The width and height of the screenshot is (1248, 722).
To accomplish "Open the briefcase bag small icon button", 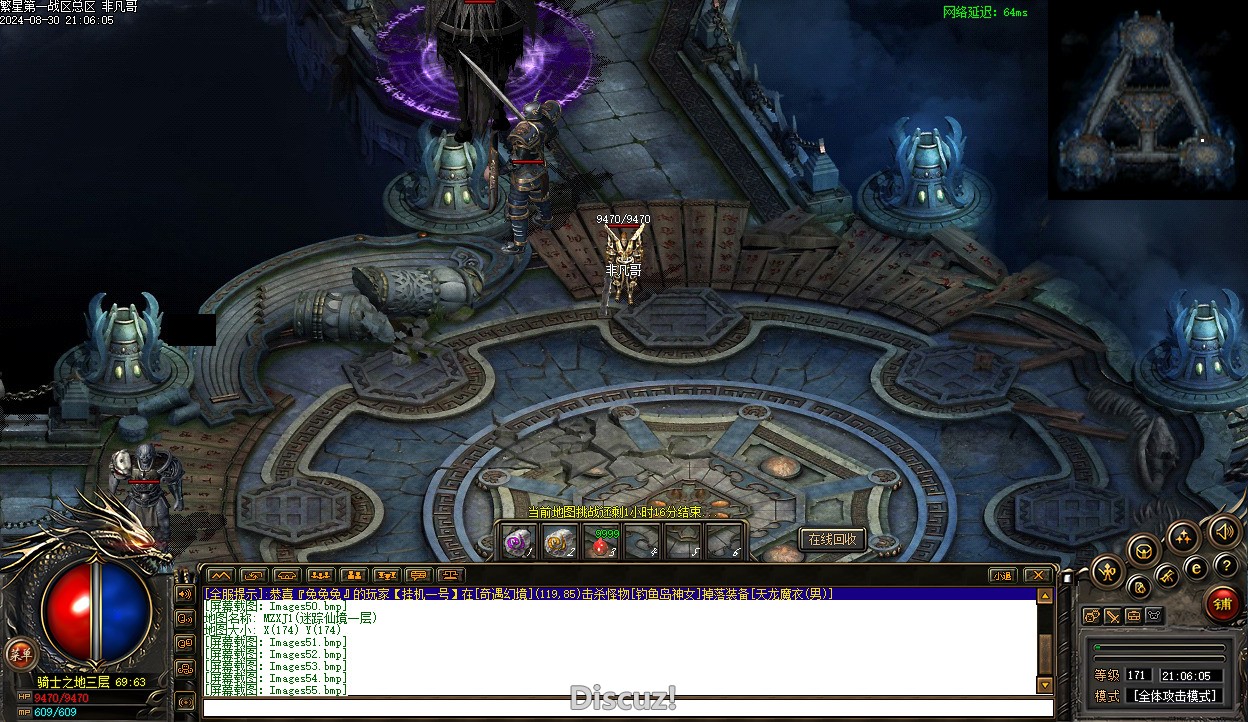I will [1133, 616].
